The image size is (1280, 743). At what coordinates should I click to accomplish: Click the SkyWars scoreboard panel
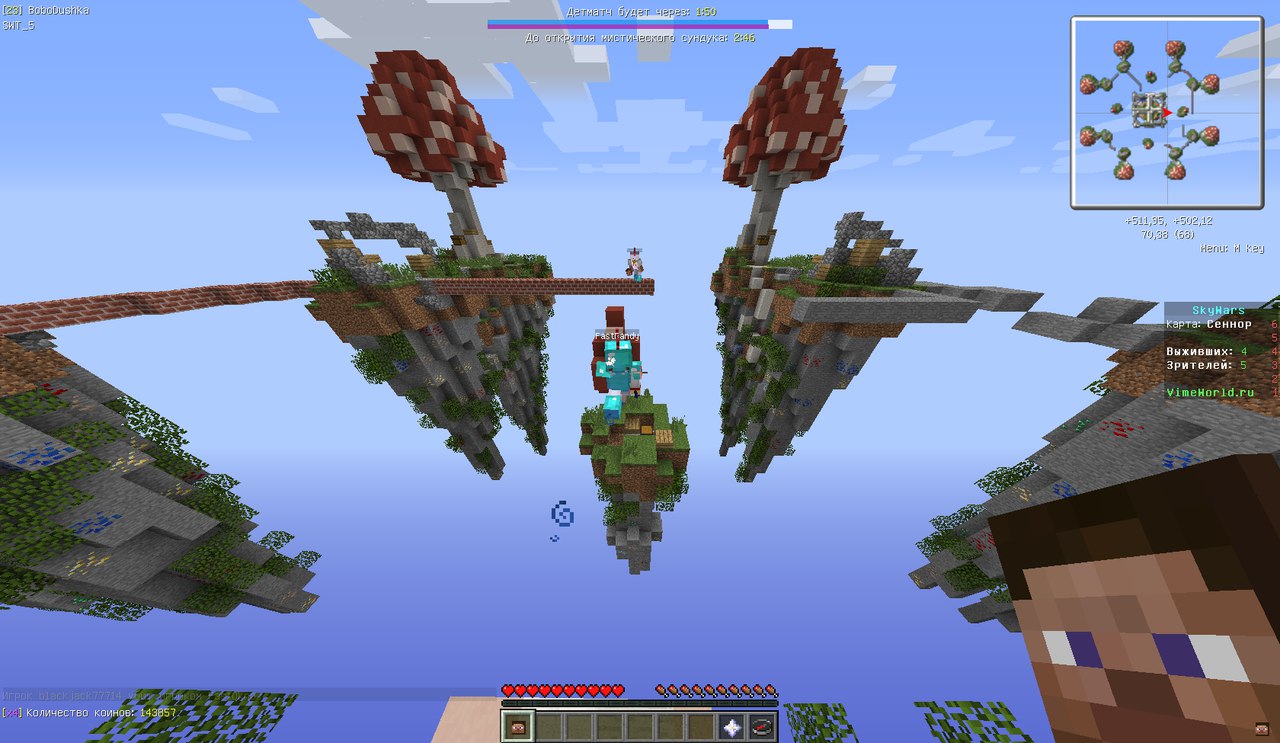(x=1221, y=351)
